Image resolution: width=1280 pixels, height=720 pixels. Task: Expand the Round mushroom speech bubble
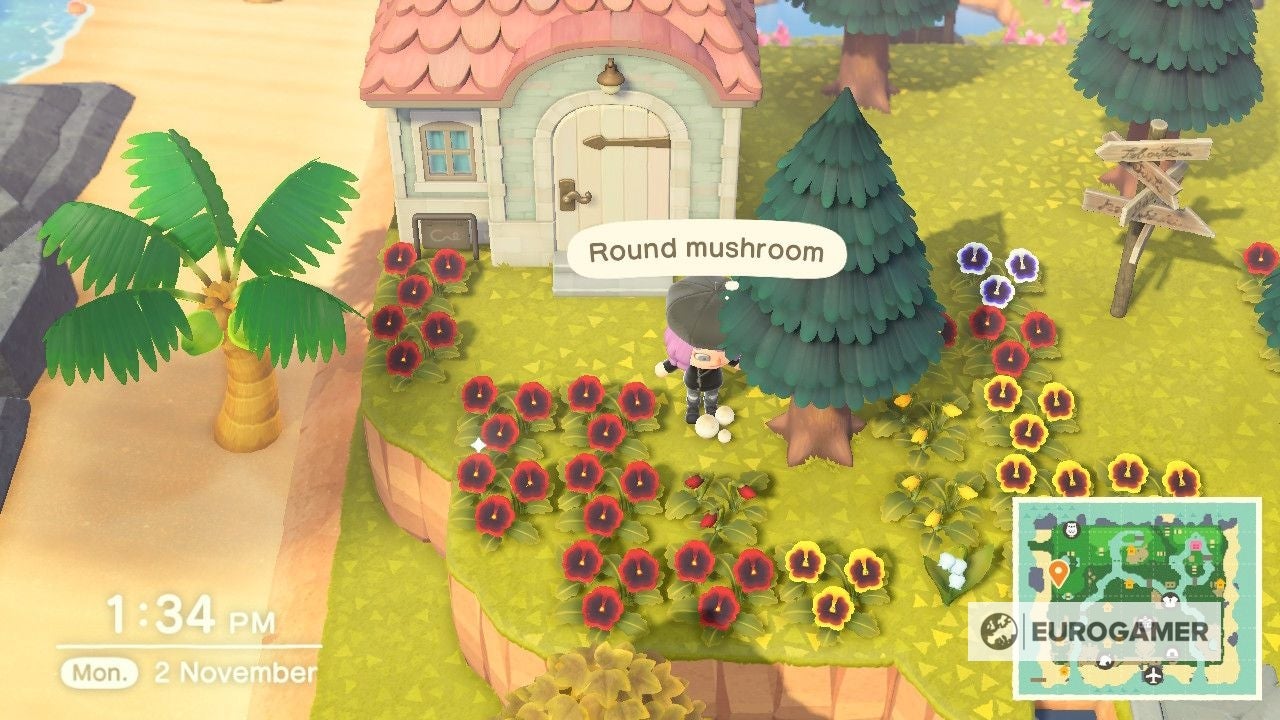(706, 252)
